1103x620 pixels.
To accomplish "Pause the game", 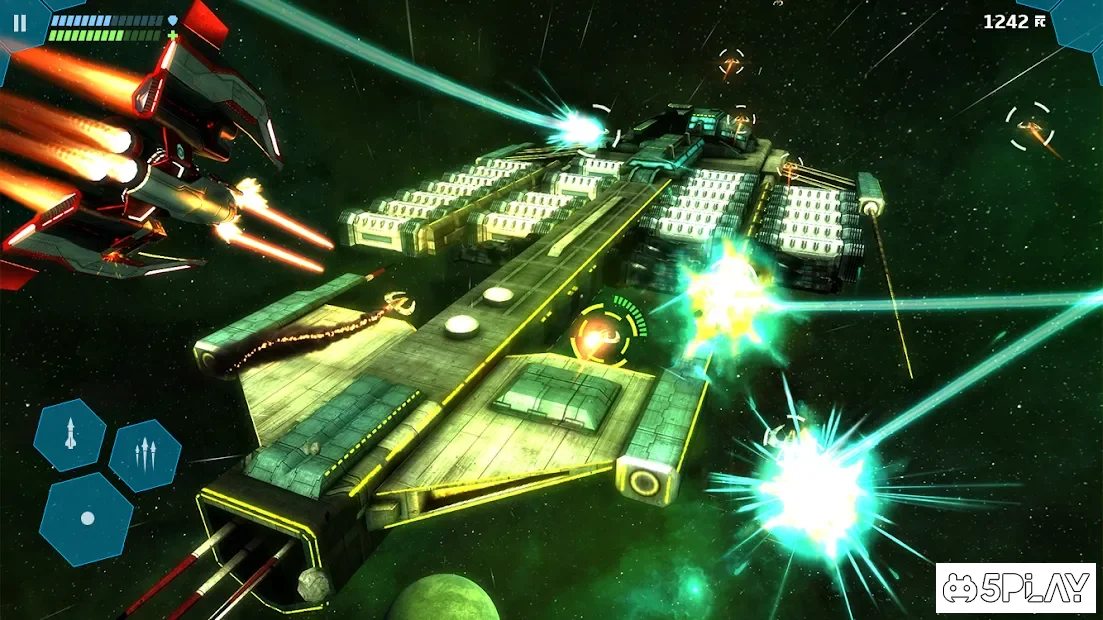I will coord(20,22).
